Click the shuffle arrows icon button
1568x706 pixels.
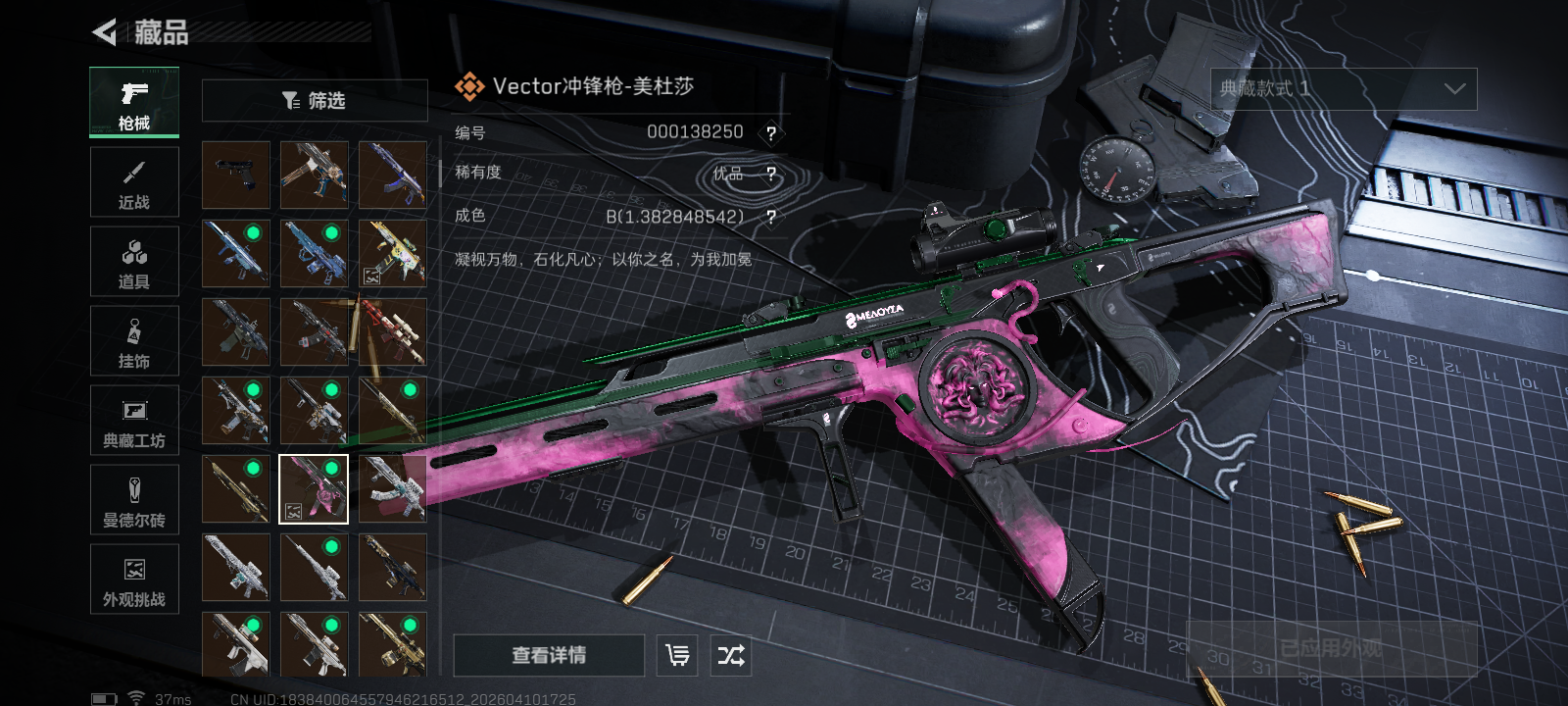pos(731,655)
